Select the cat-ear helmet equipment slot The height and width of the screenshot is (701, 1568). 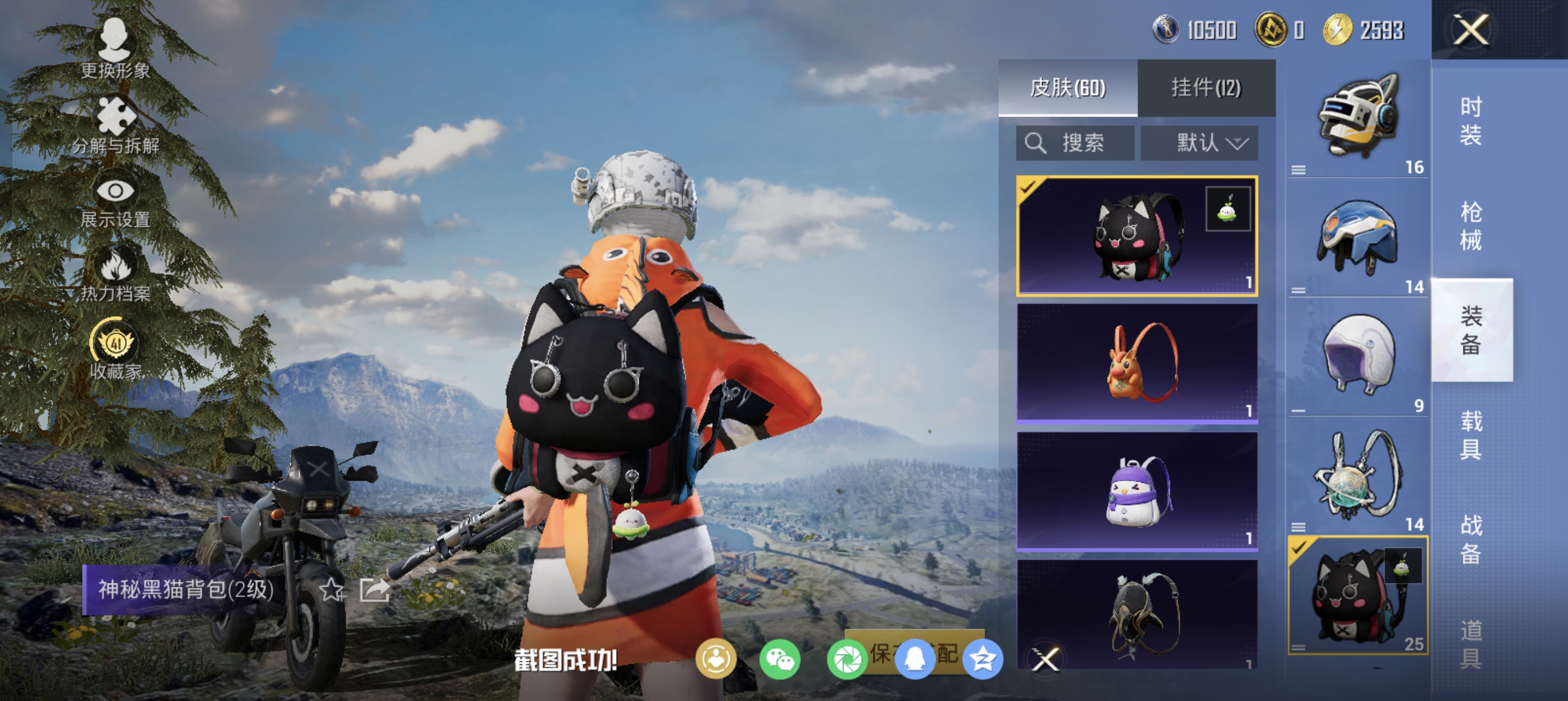tap(1358, 119)
